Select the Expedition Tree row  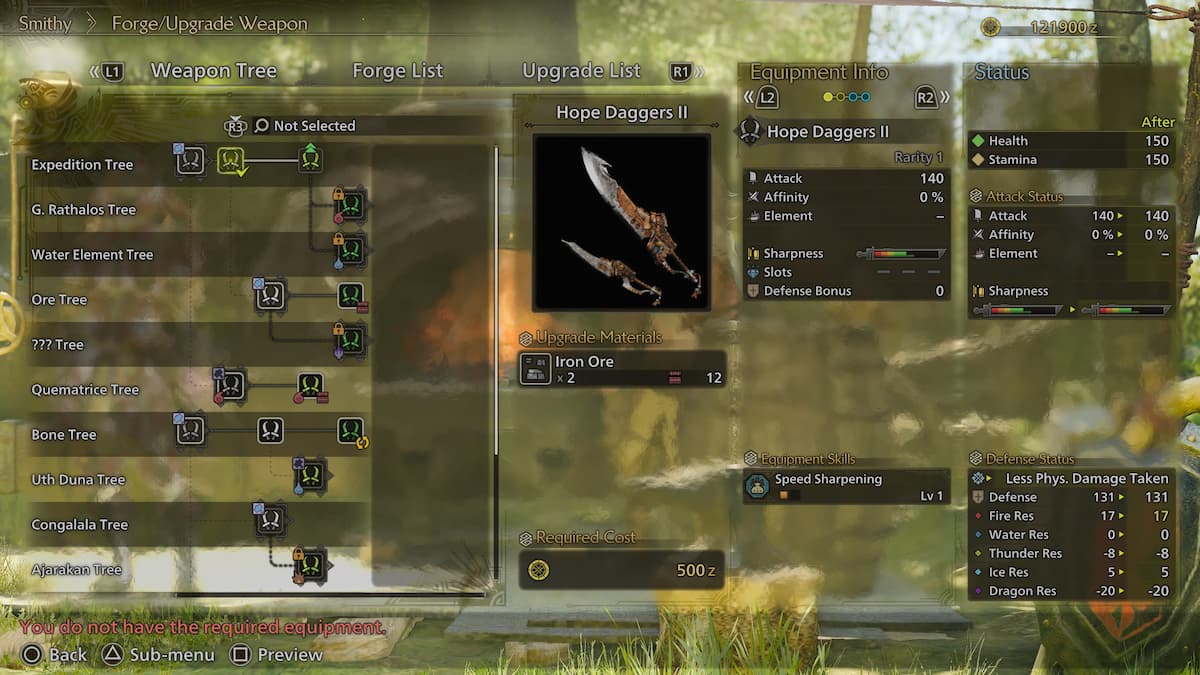[82, 165]
